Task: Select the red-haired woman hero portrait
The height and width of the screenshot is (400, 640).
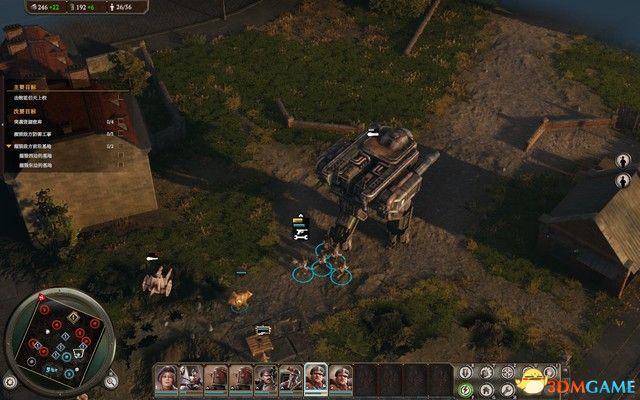Action: 166,377
